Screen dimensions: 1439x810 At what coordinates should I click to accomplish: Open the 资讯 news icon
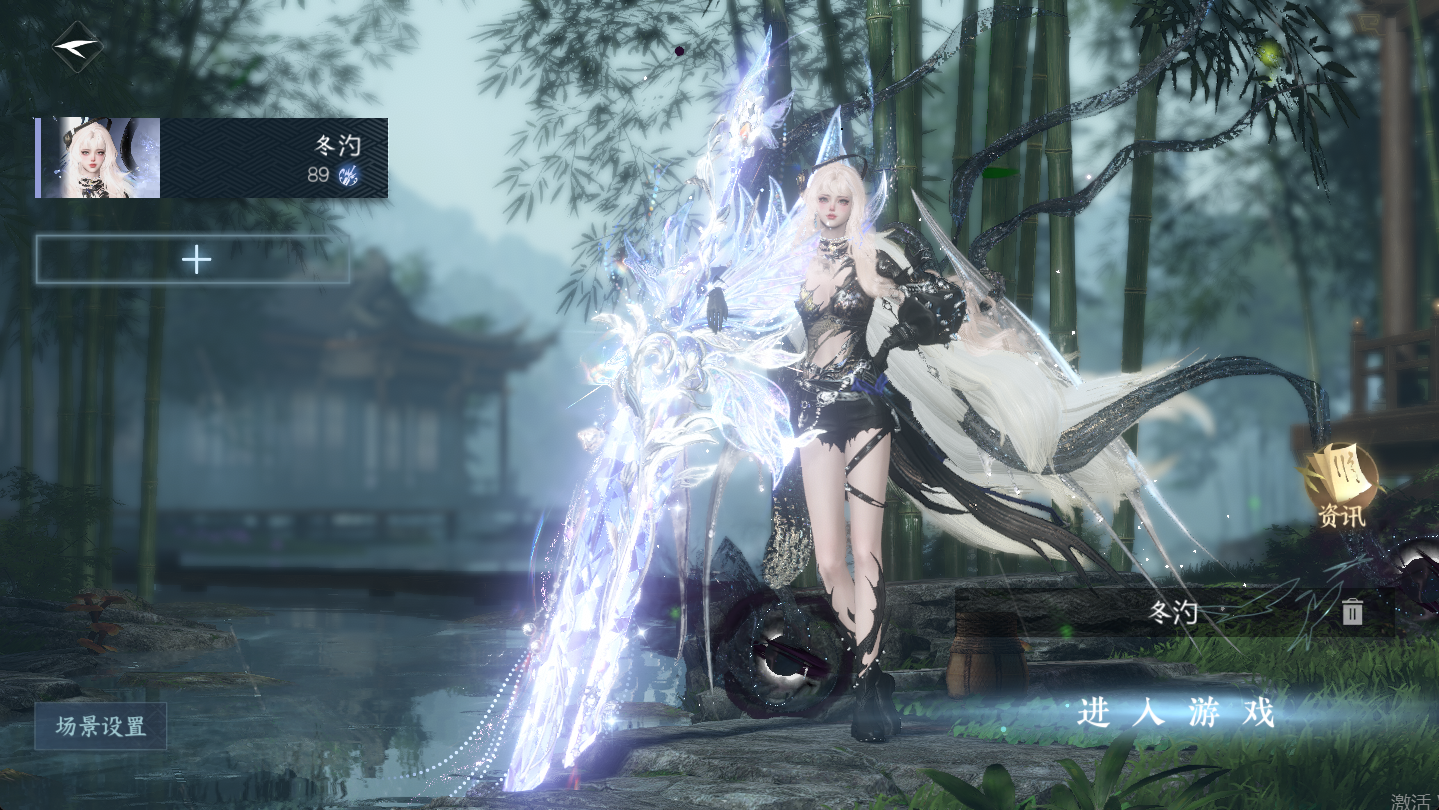pyautogui.click(x=1341, y=485)
